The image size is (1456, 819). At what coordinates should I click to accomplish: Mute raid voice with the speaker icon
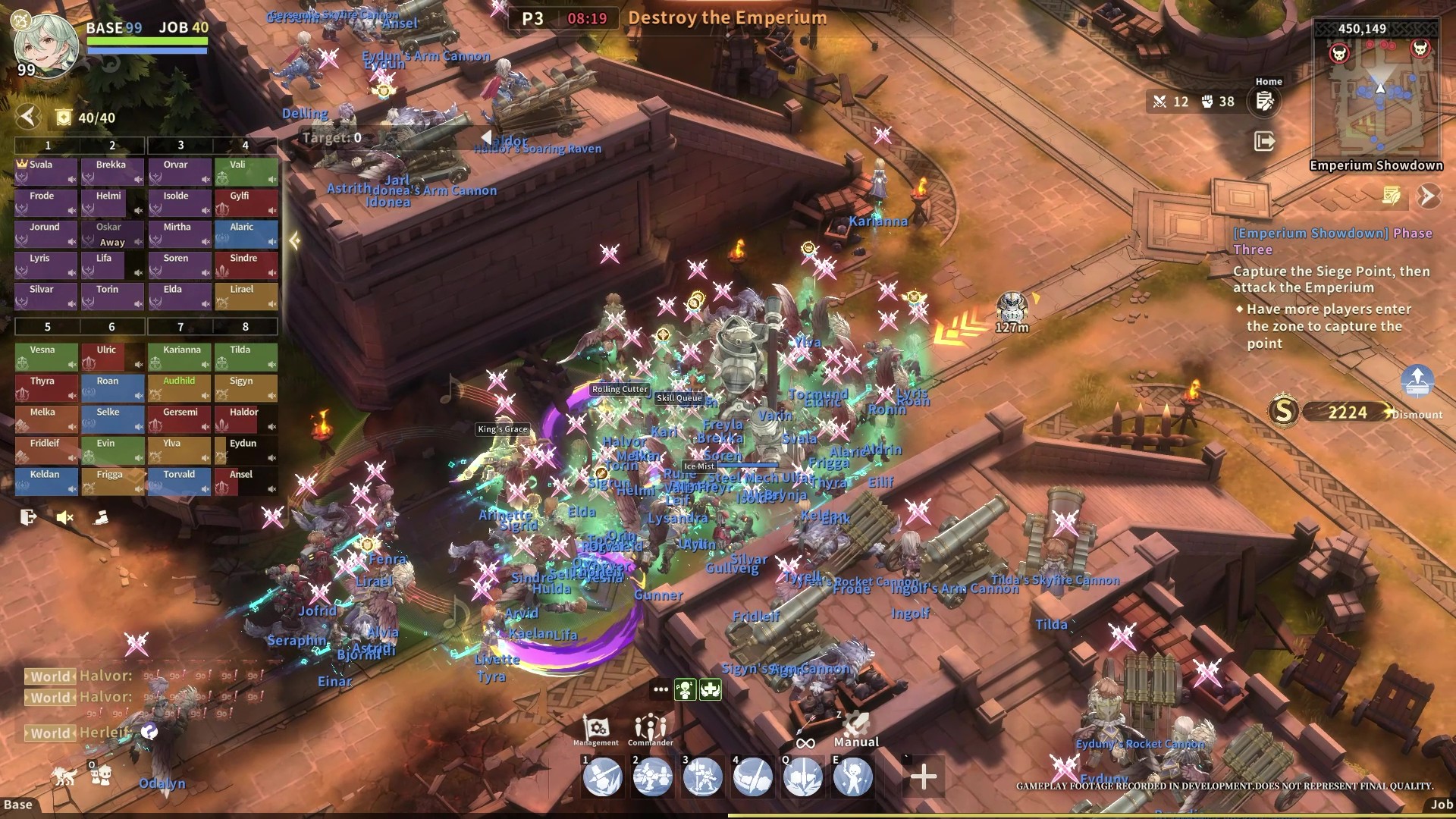tap(65, 517)
